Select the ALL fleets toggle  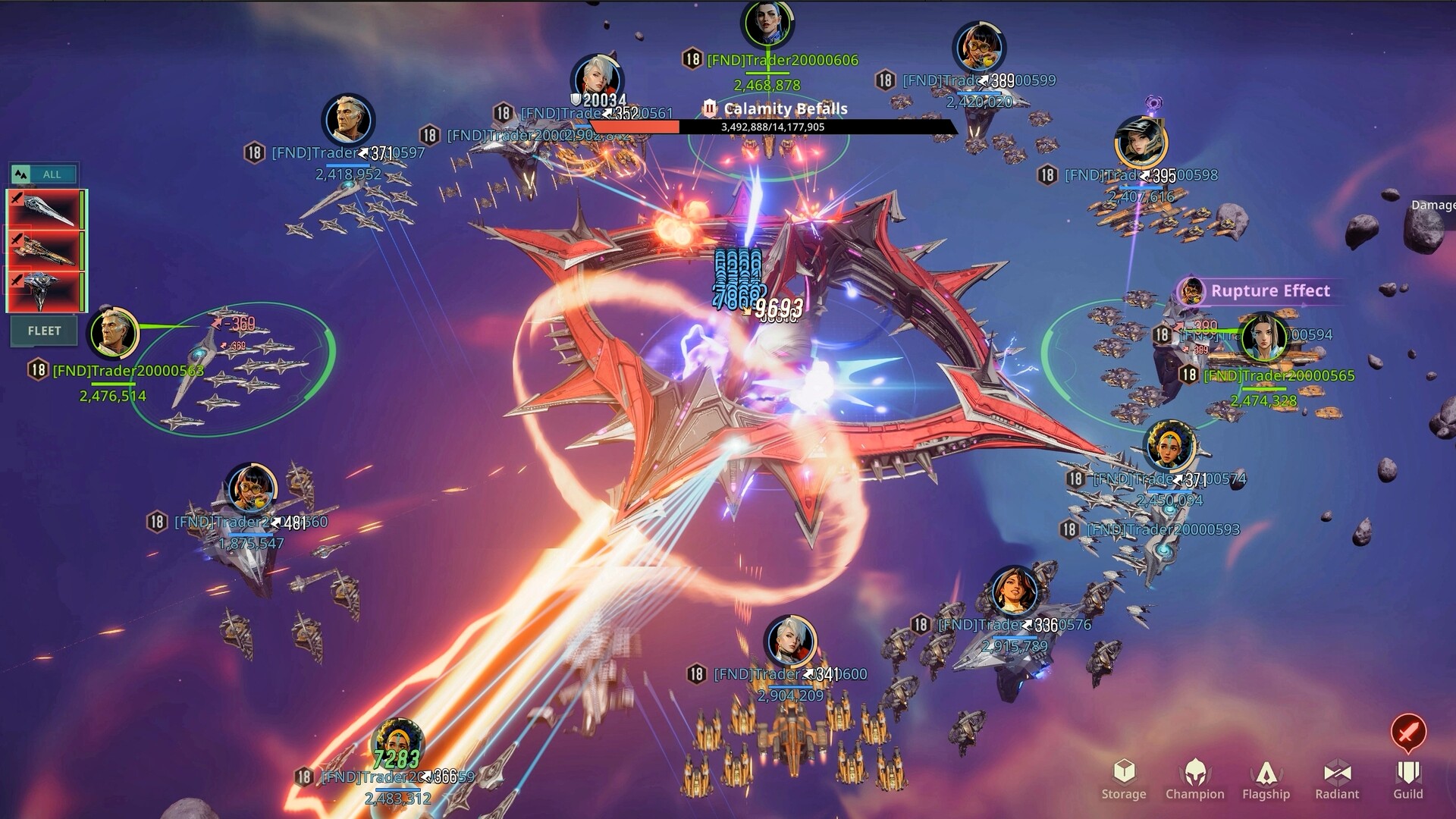44,174
